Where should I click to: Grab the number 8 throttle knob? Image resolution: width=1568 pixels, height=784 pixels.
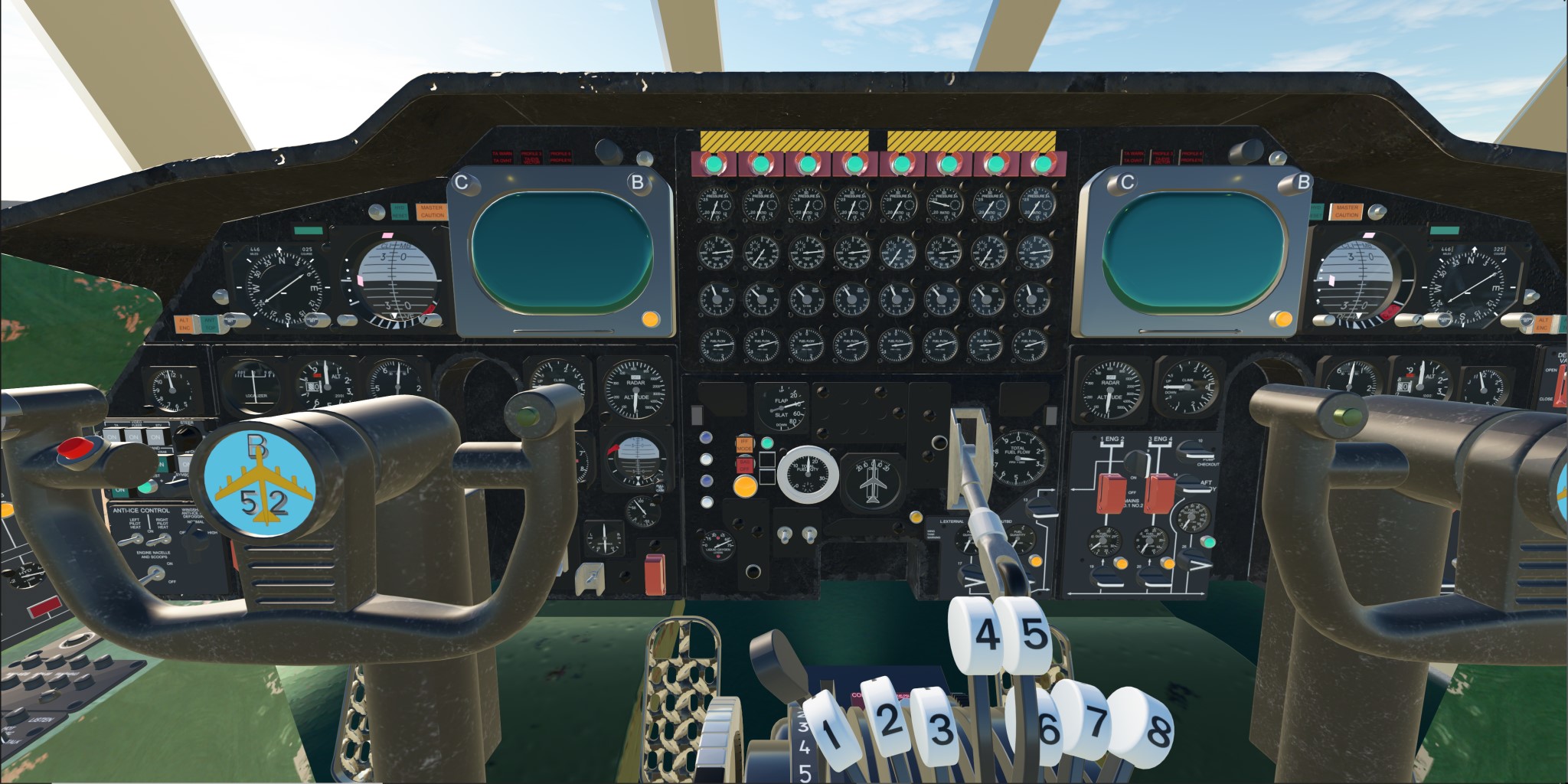coord(1154,730)
